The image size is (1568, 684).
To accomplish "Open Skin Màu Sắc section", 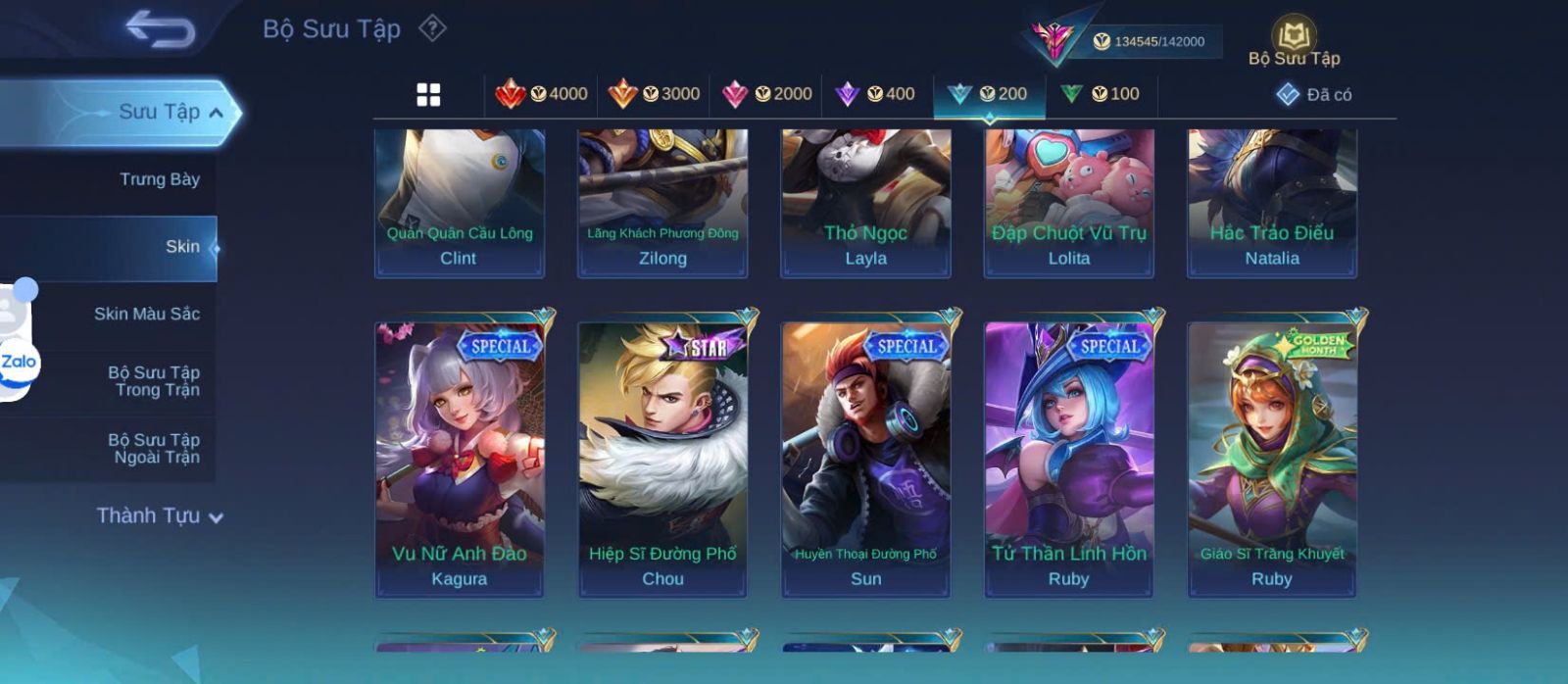I will [147, 315].
